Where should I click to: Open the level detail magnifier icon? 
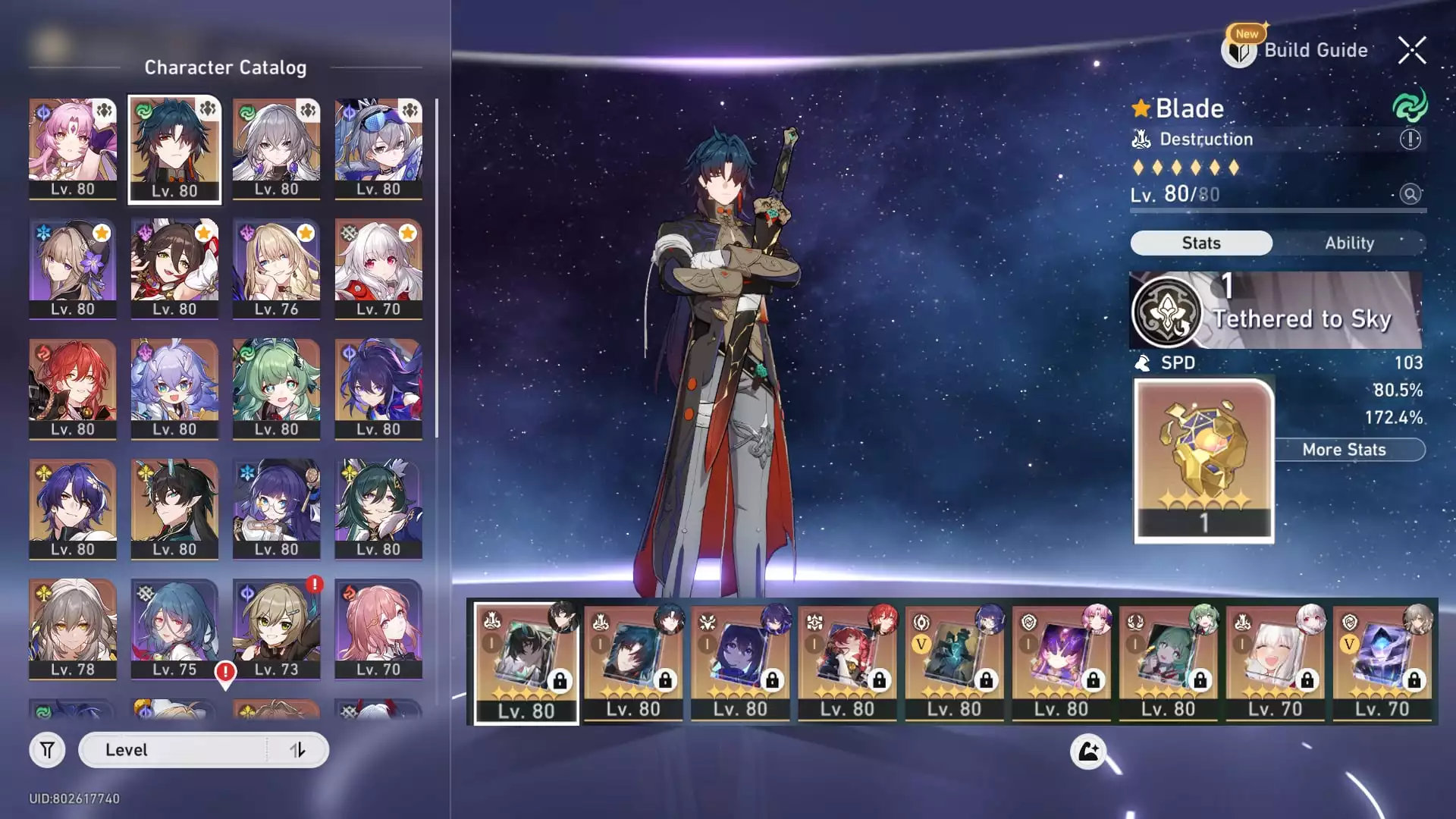point(1410,194)
